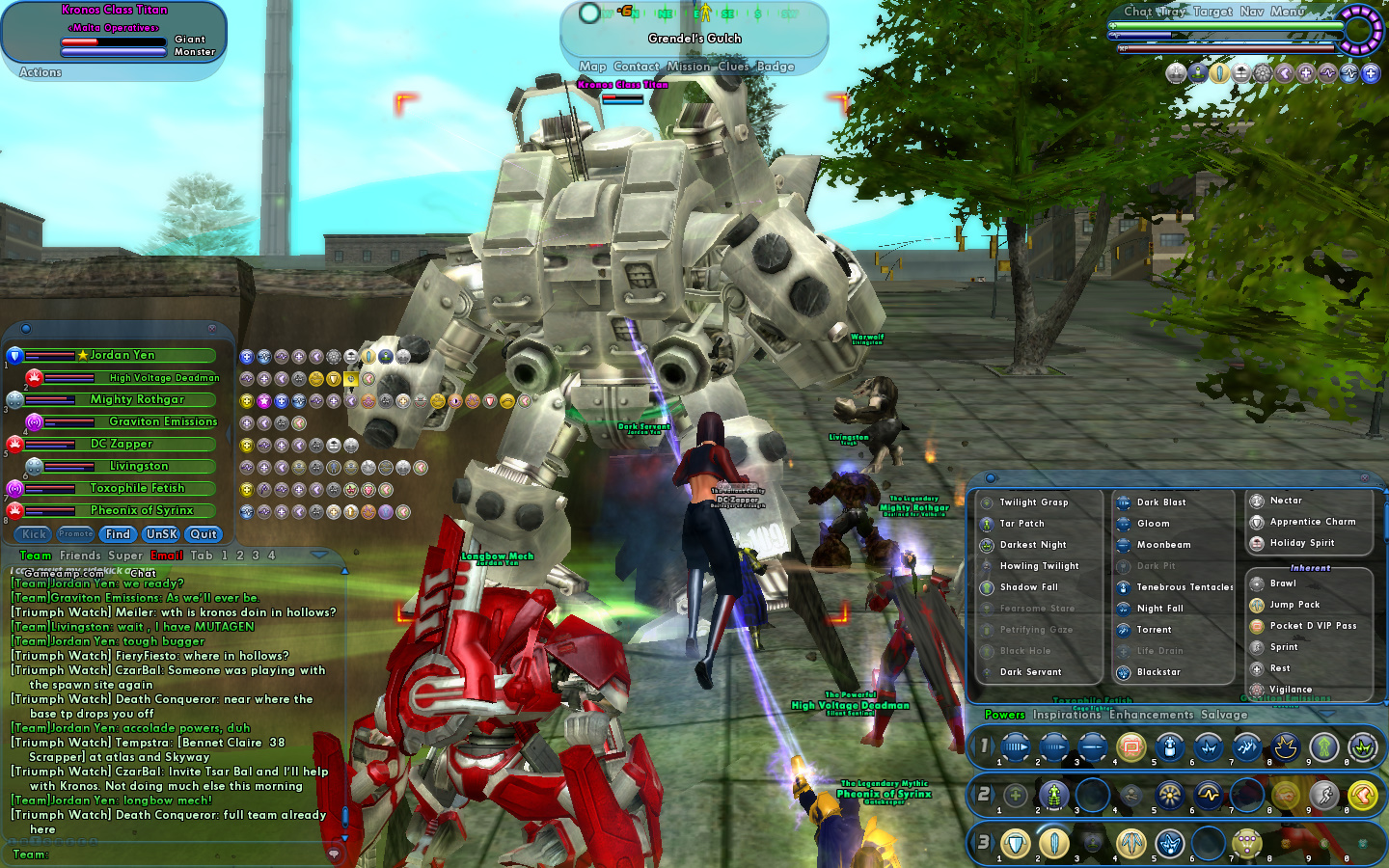This screenshot has width=1389, height=868.
Task: Quit the current team
Action: tap(204, 534)
